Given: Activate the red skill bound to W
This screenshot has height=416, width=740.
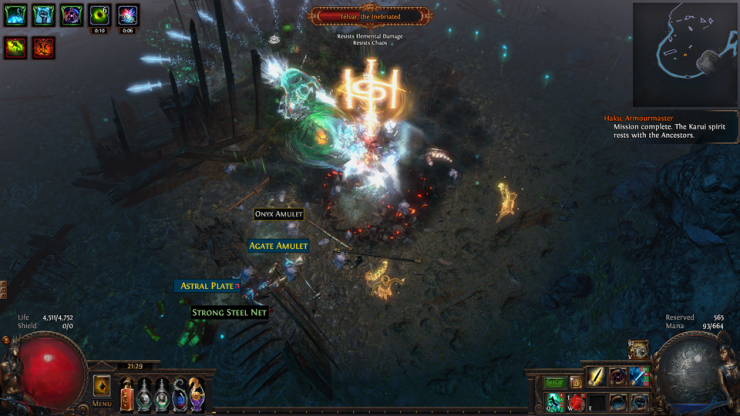Looking at the screenshot, I should coord(576,402).
